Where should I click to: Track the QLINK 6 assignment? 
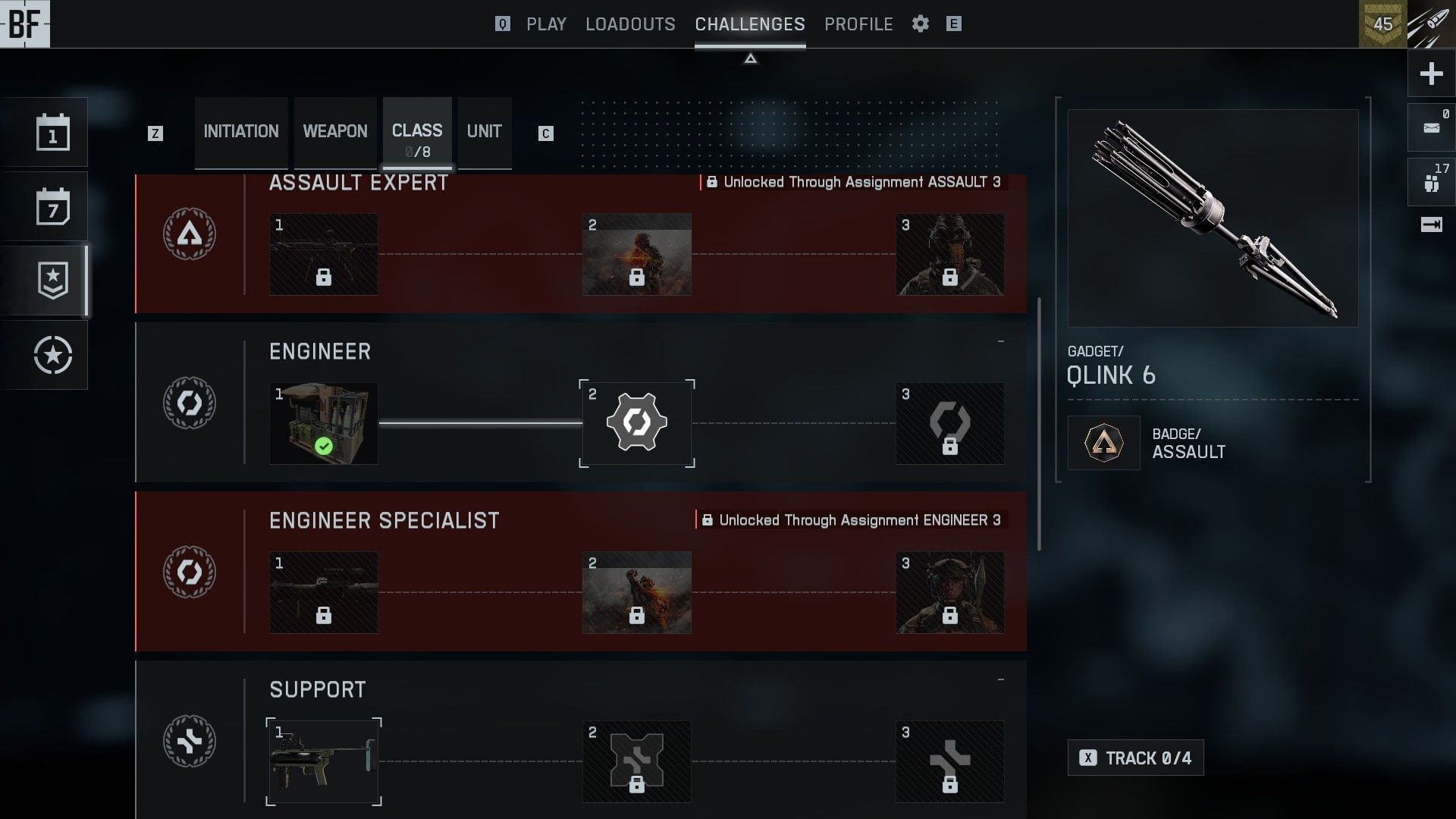click(x=1135, y=758)
